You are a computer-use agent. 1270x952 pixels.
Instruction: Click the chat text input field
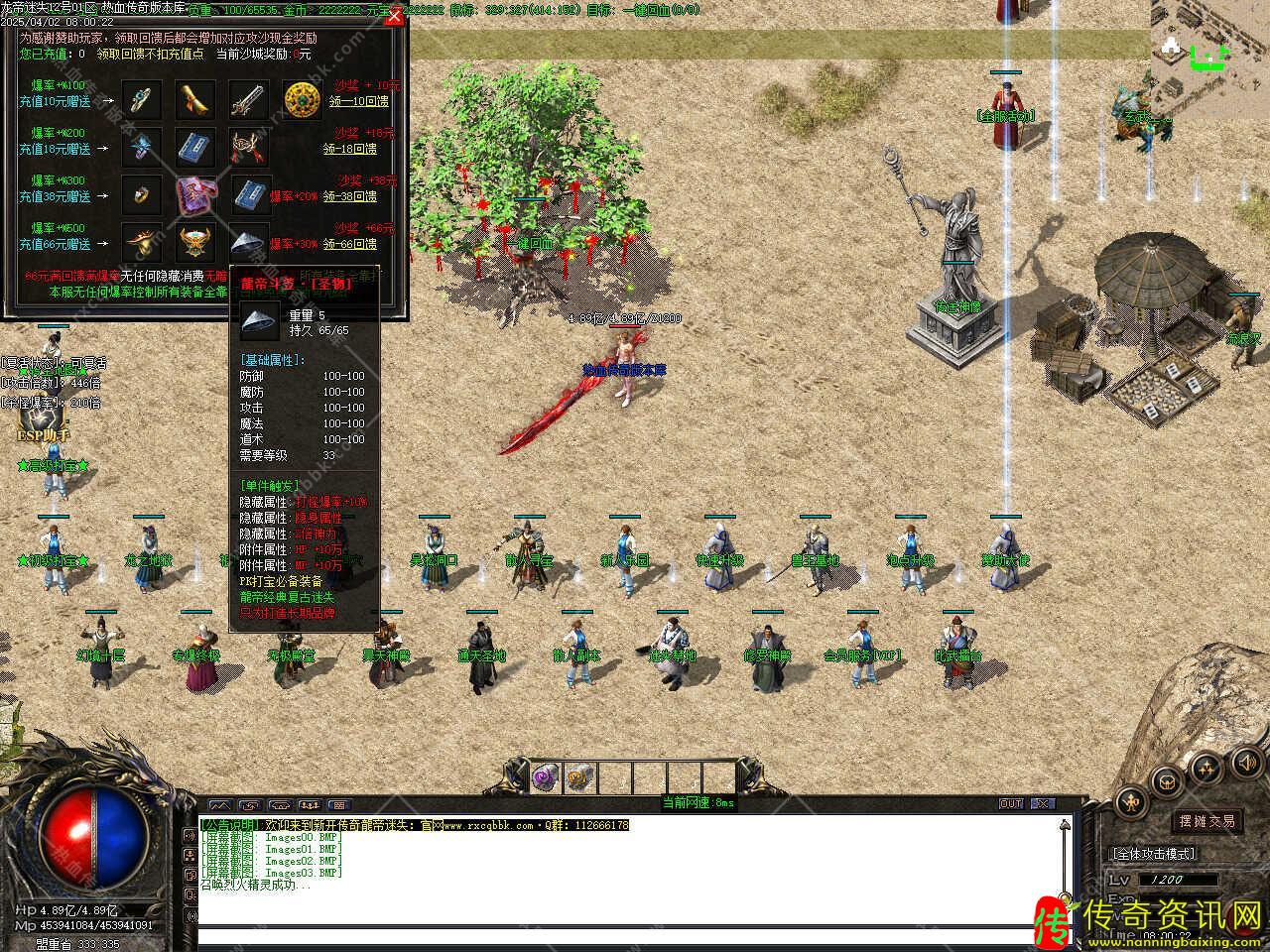(625, 935)
